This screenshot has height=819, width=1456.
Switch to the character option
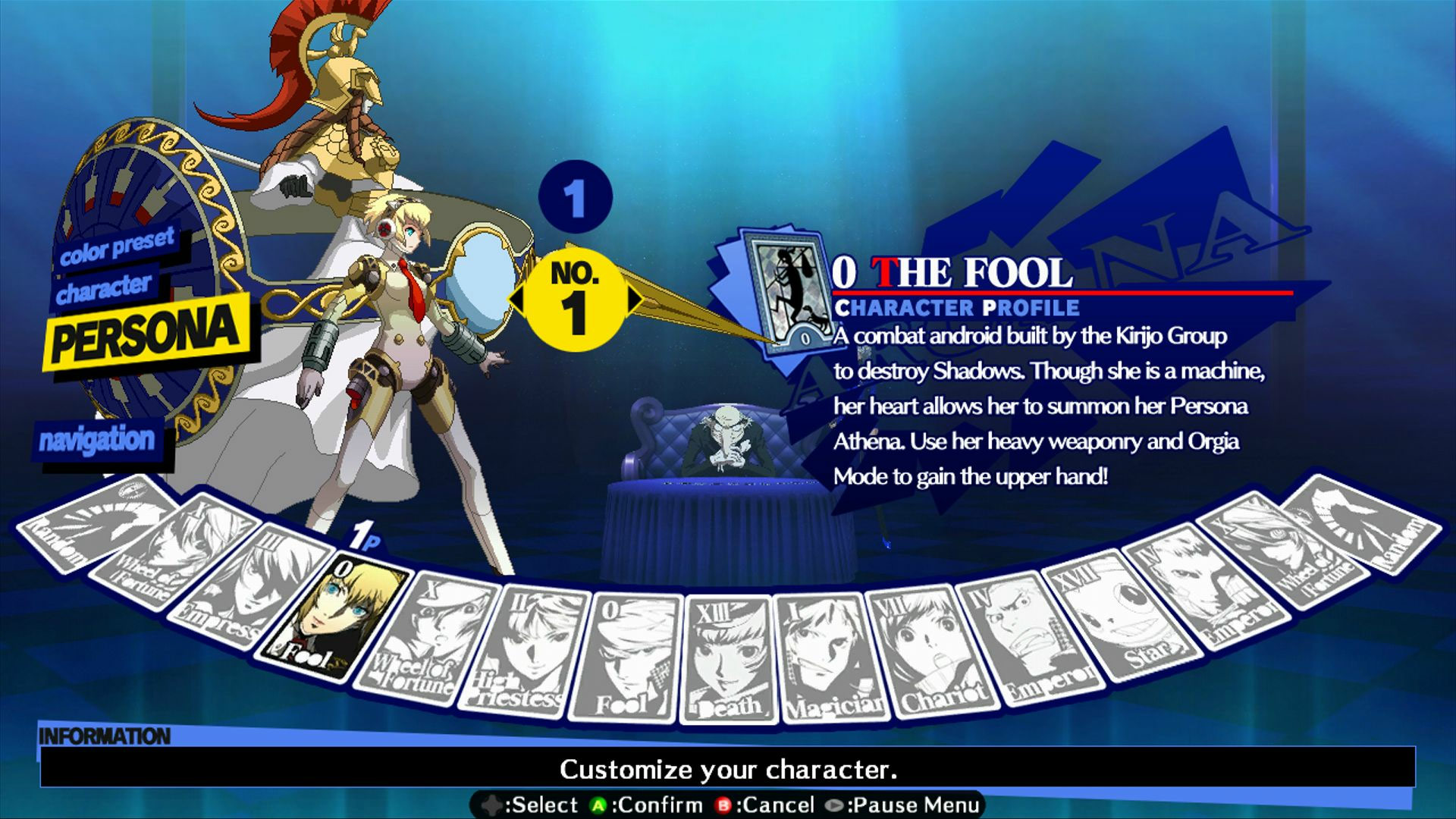[106, 287]
